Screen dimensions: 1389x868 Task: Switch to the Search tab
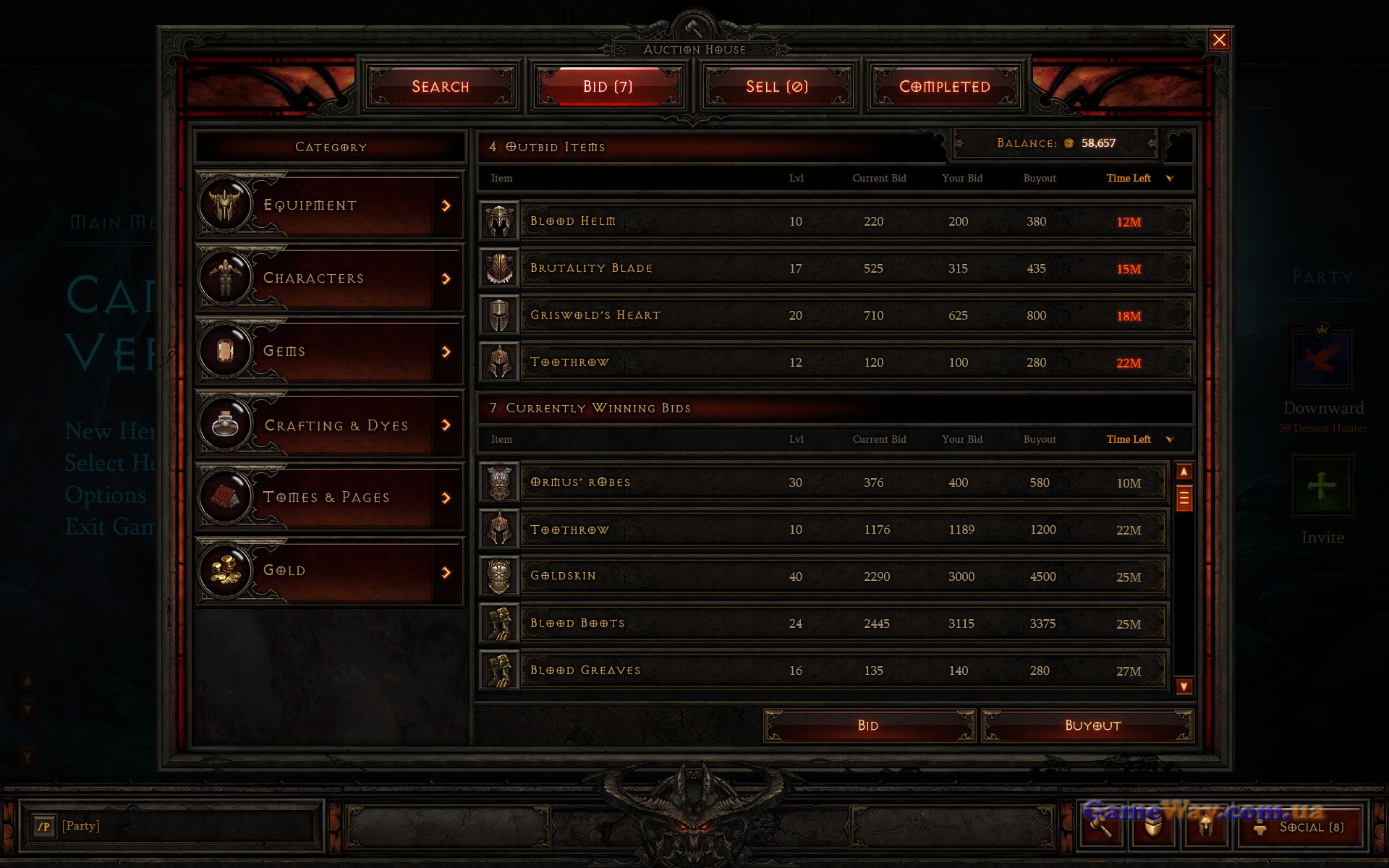click(441, 87)
